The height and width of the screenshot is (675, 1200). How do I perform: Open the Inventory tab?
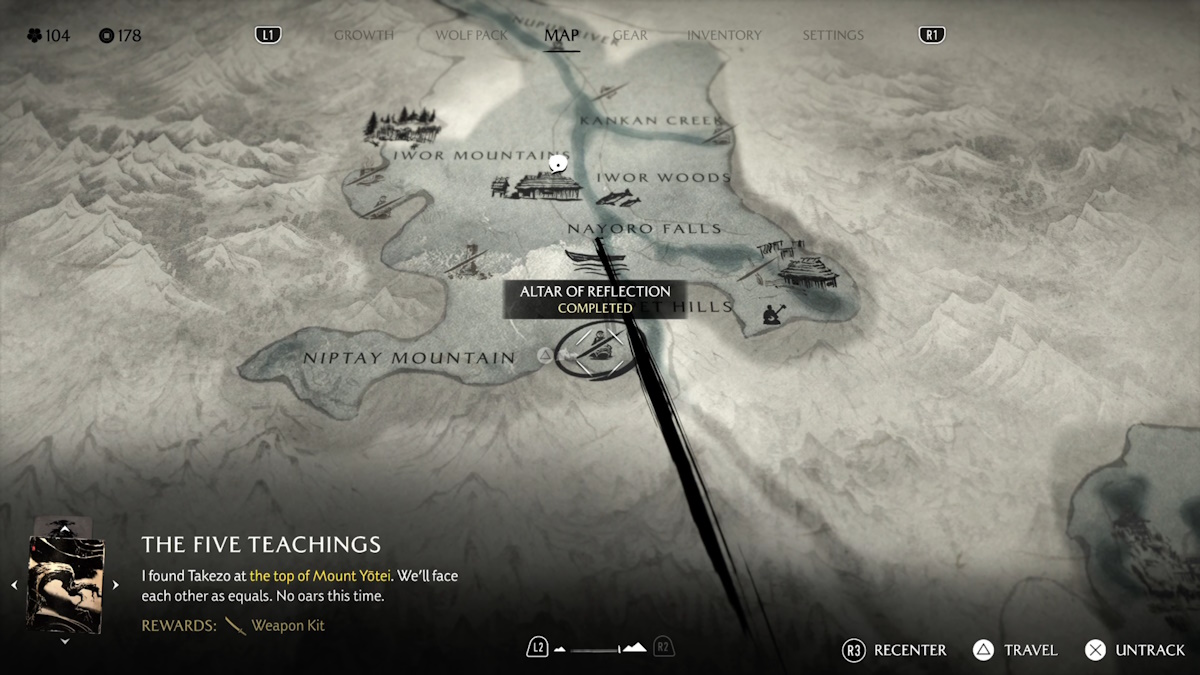click(724, 35)
